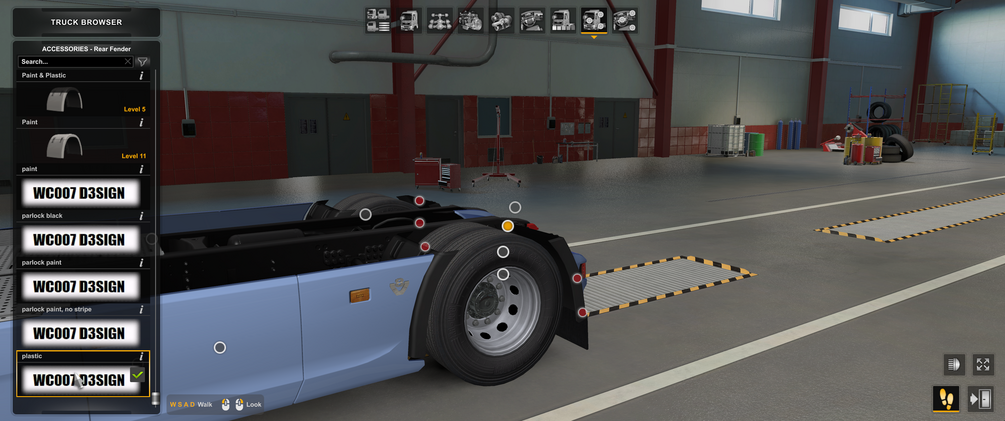Pick the lowercase 'paint' fender option
Screen dimensions: 1005x421
pyautogui.click(x=80, y=193)
